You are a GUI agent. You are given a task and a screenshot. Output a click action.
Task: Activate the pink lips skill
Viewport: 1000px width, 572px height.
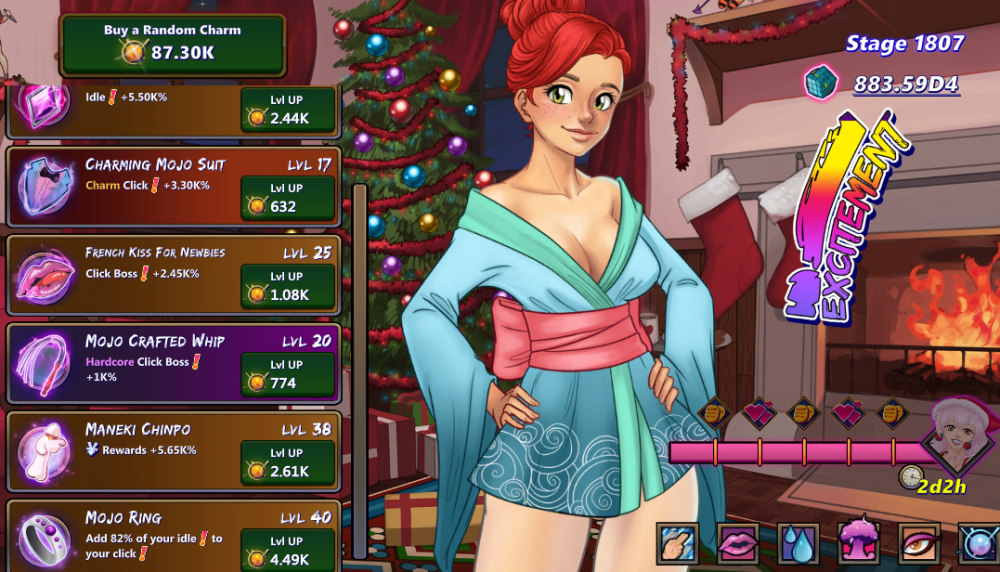[738, 543]
